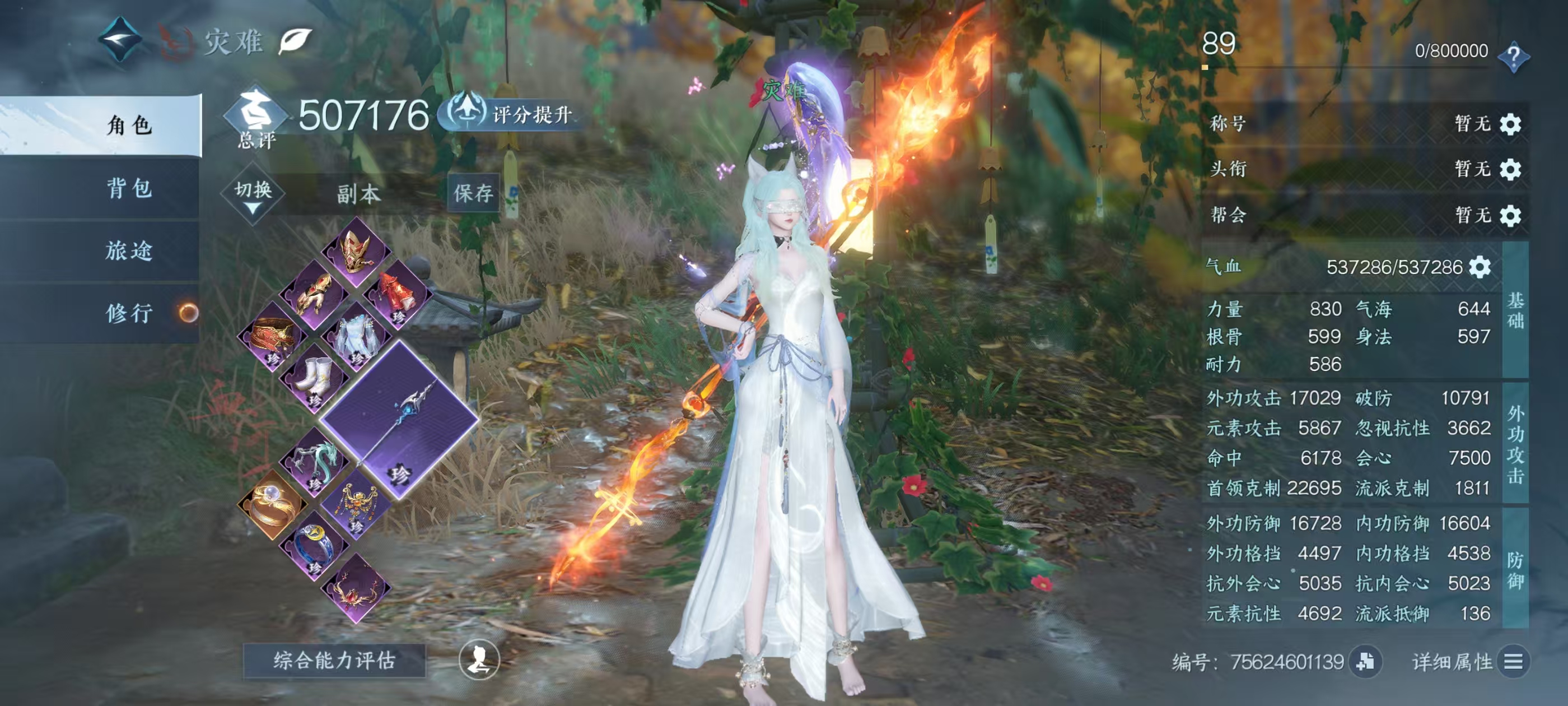Select the 旅途 tab
The image size is (1568, 706).
click(128, 250)
